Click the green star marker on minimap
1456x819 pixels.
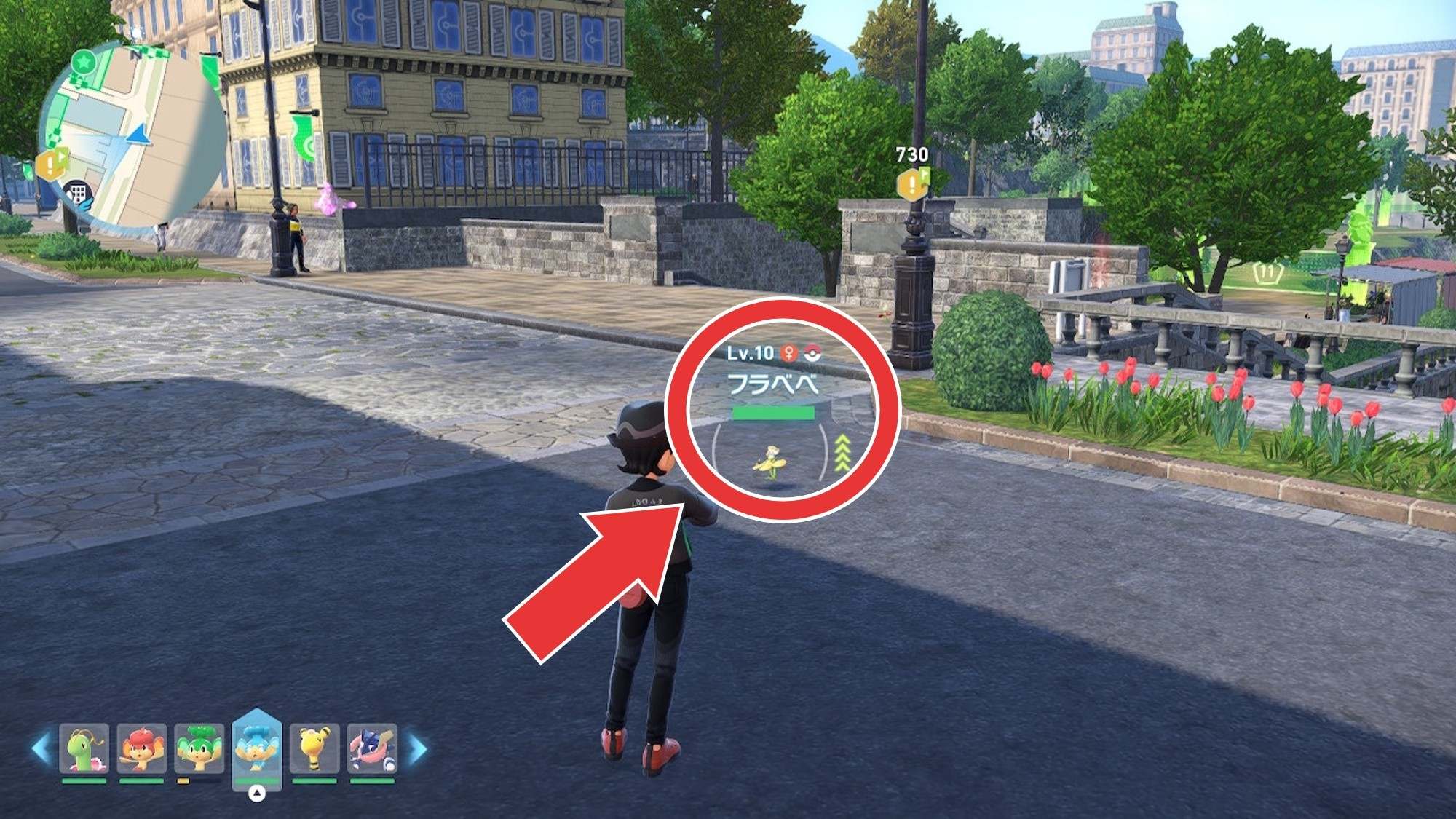(84, 62)
